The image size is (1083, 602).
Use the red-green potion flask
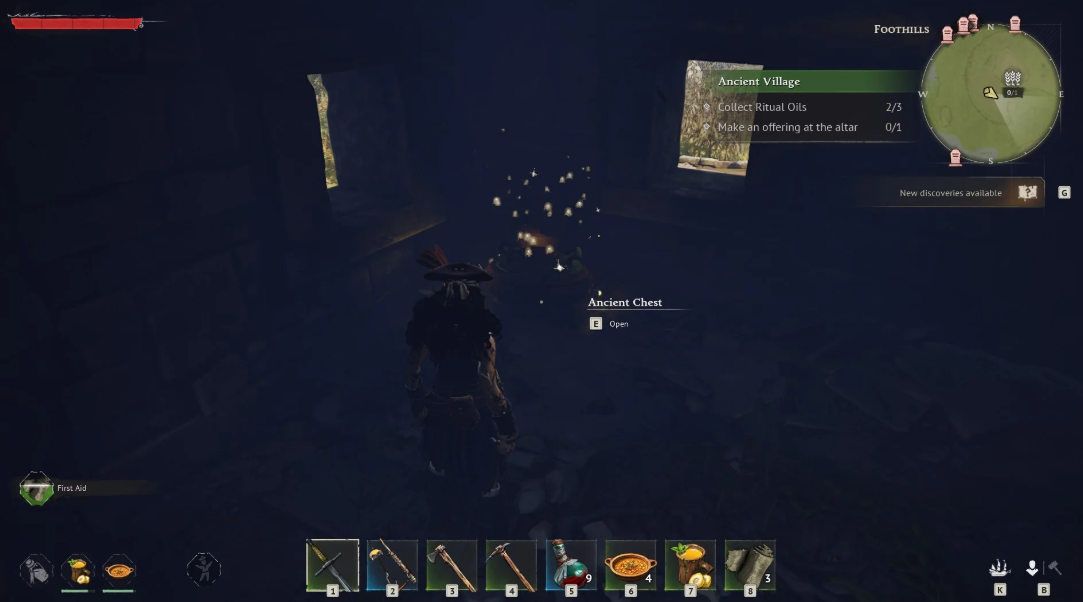571,566
